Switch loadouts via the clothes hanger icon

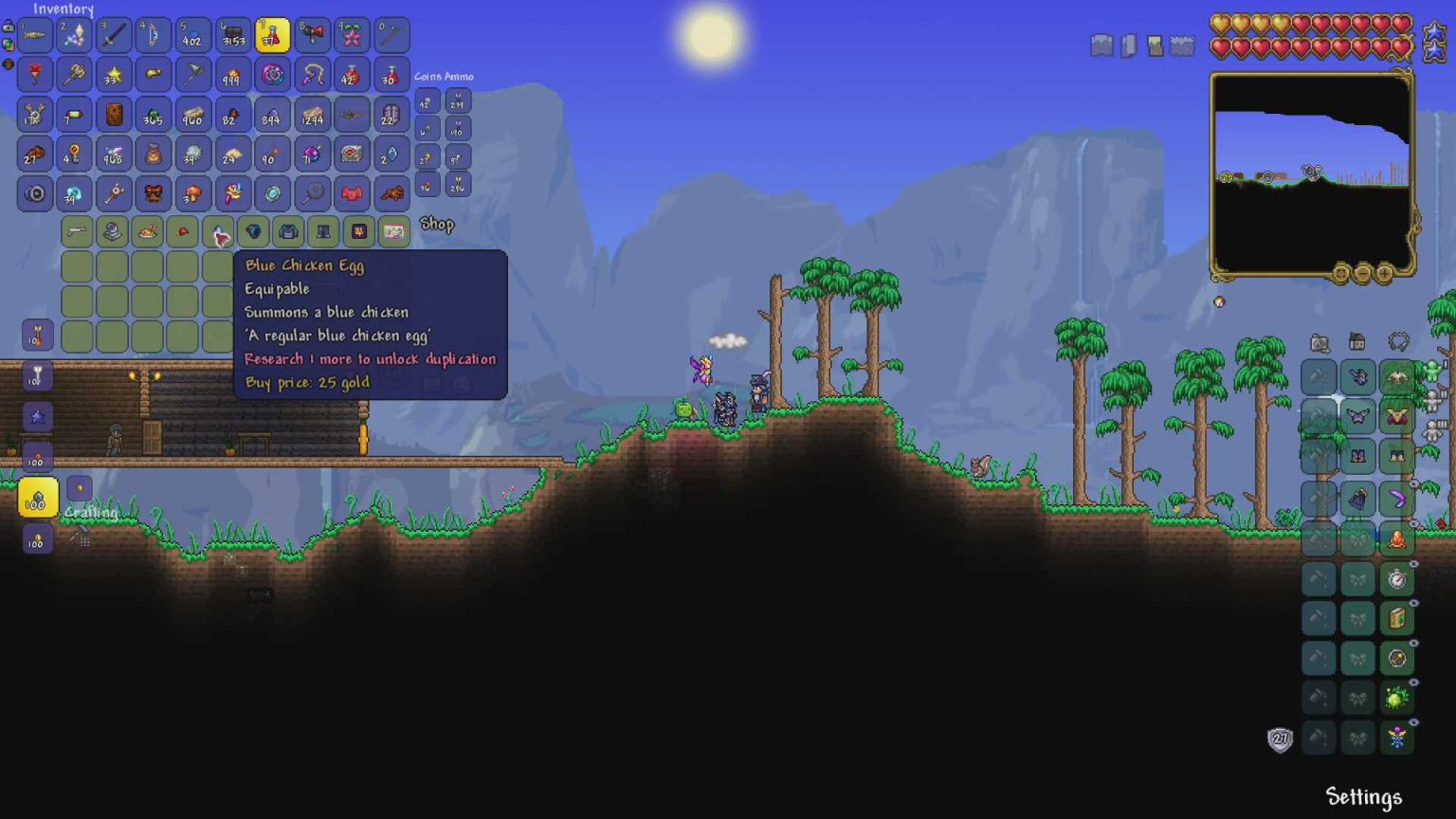point(1396,339)
